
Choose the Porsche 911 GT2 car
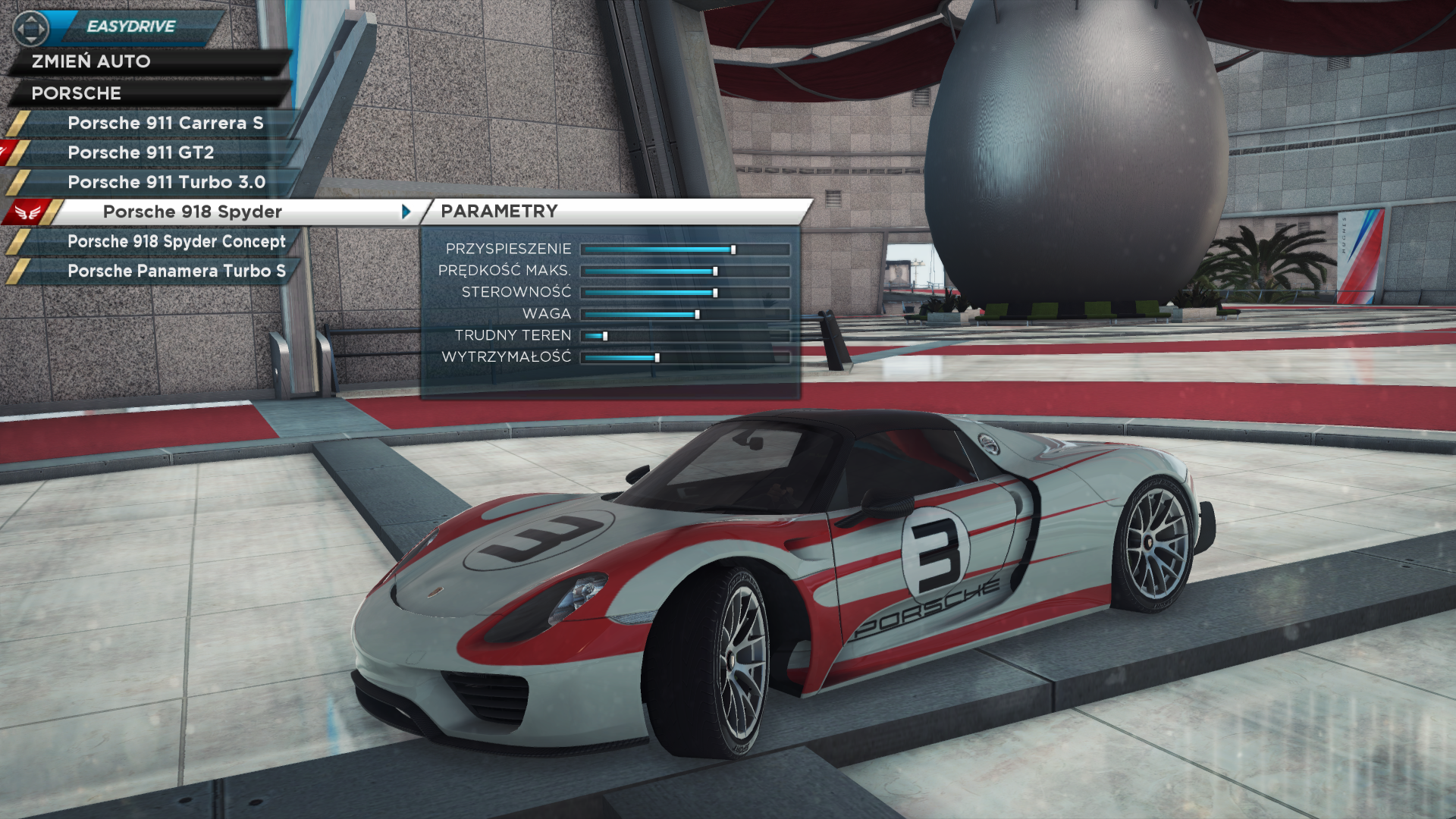(x=140, y=152)
